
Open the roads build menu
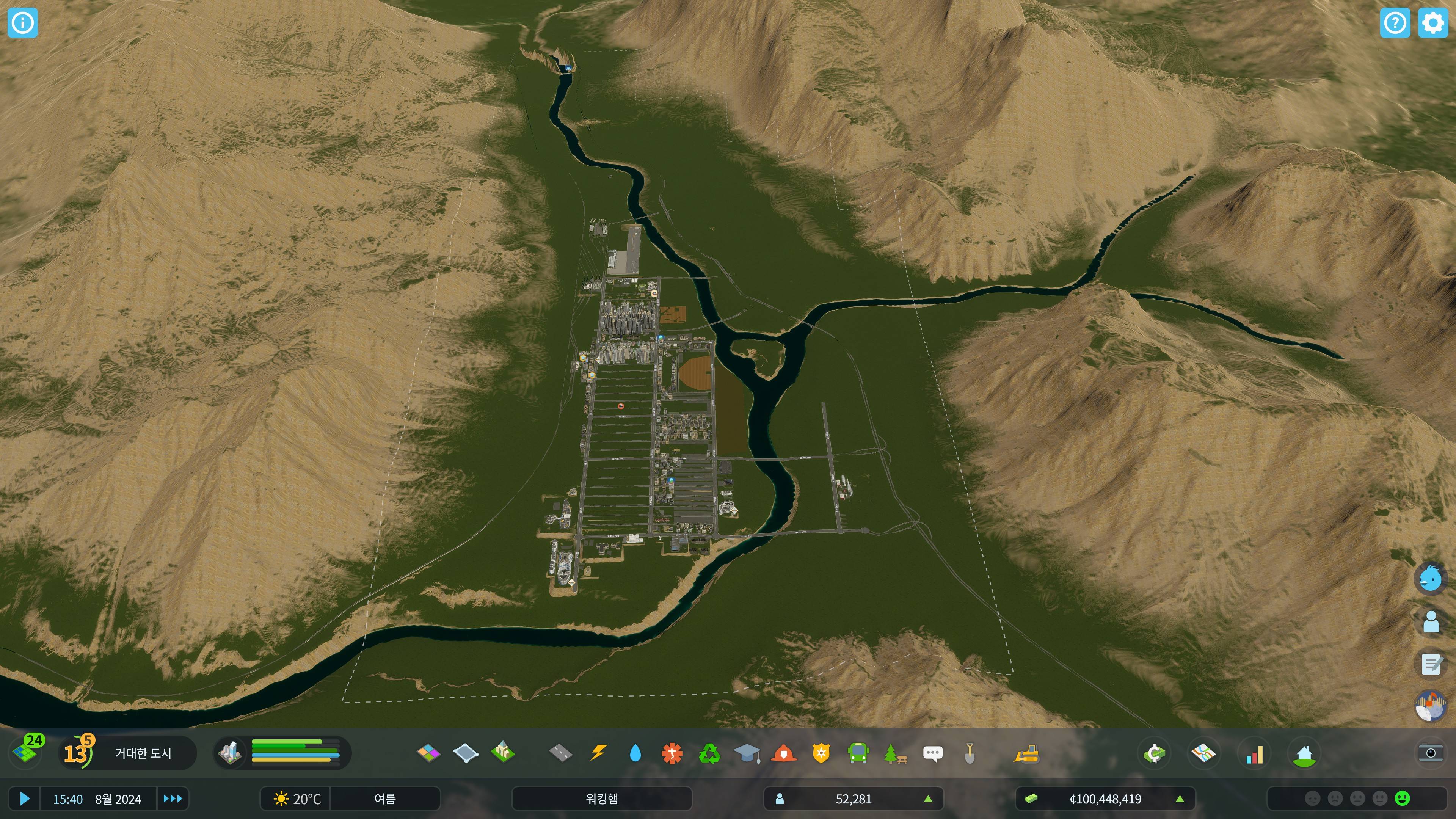point(560,753)
